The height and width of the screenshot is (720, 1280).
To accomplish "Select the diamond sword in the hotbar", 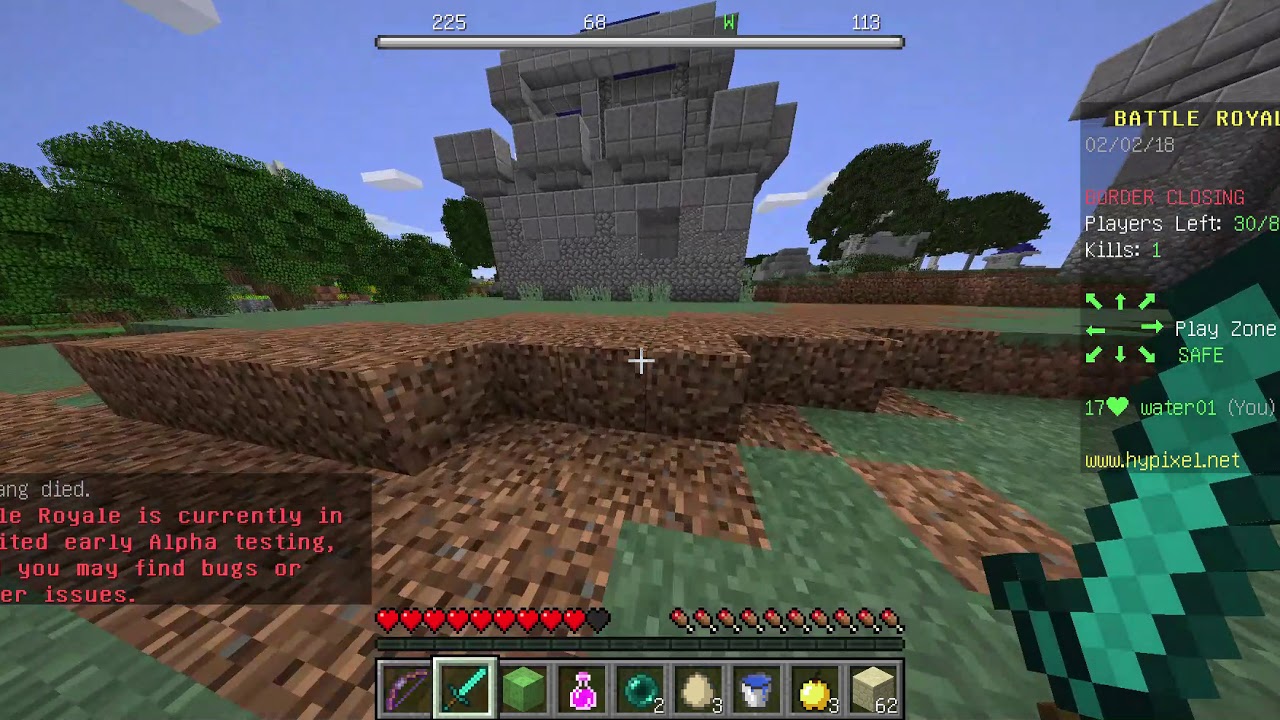I will [465, 686].
